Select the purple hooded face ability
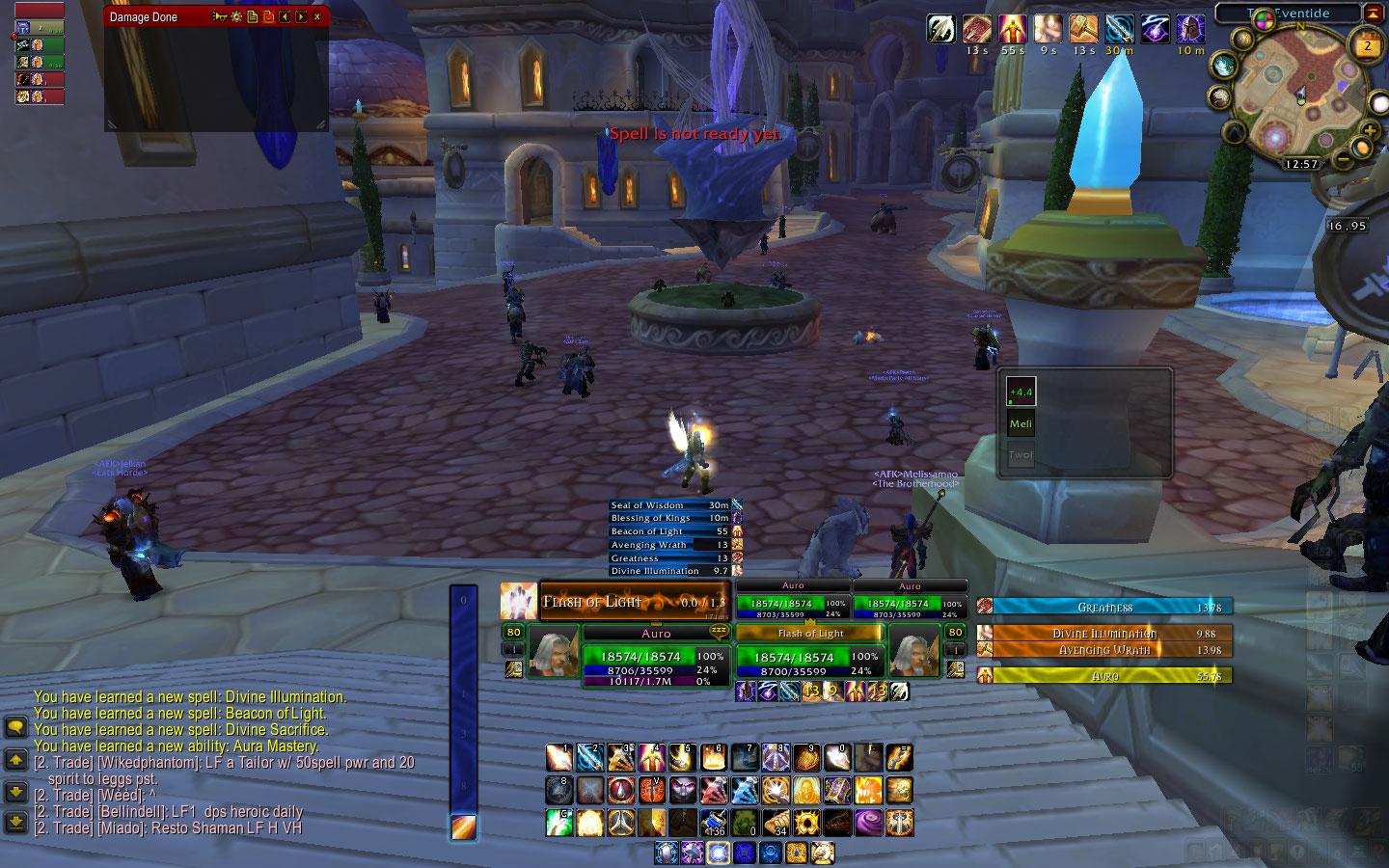Image resolution: width=1389 pixels, height=868 pixels. [683, 791]
